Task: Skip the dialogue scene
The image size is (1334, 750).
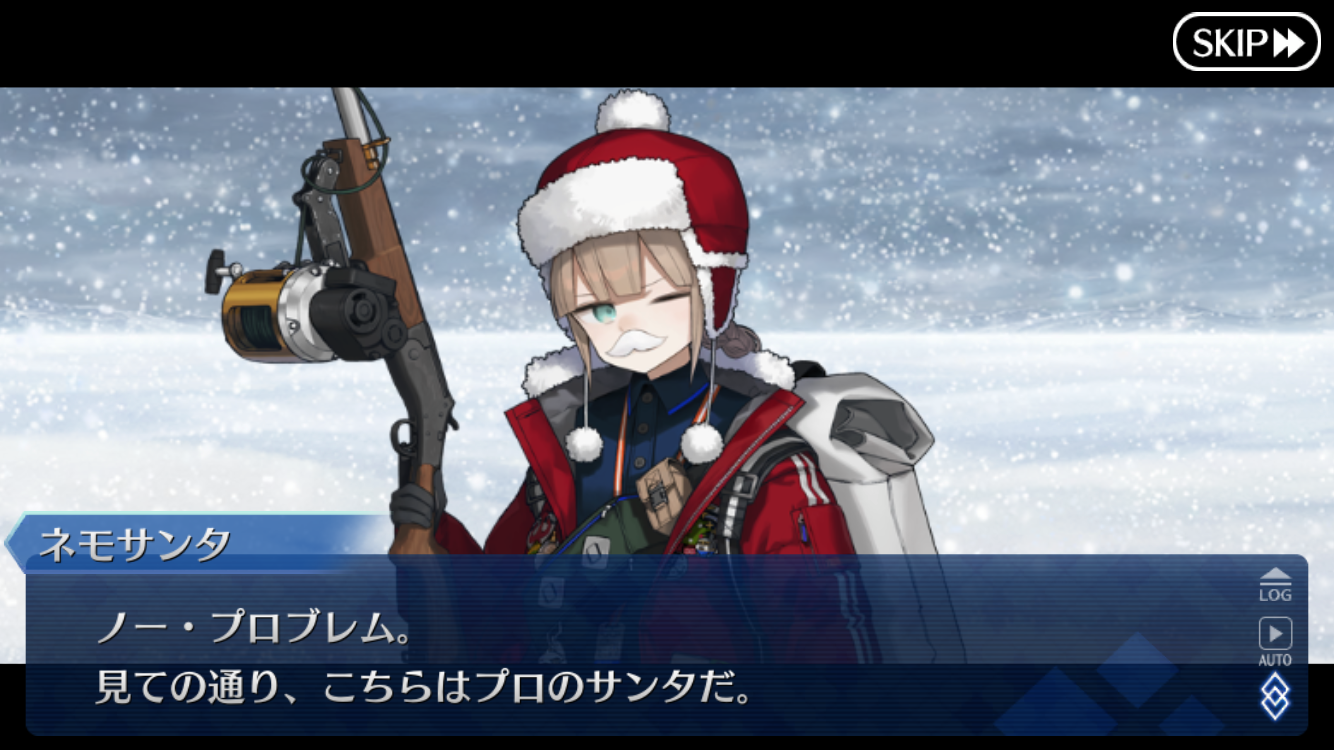Action: pos(1246,42)
